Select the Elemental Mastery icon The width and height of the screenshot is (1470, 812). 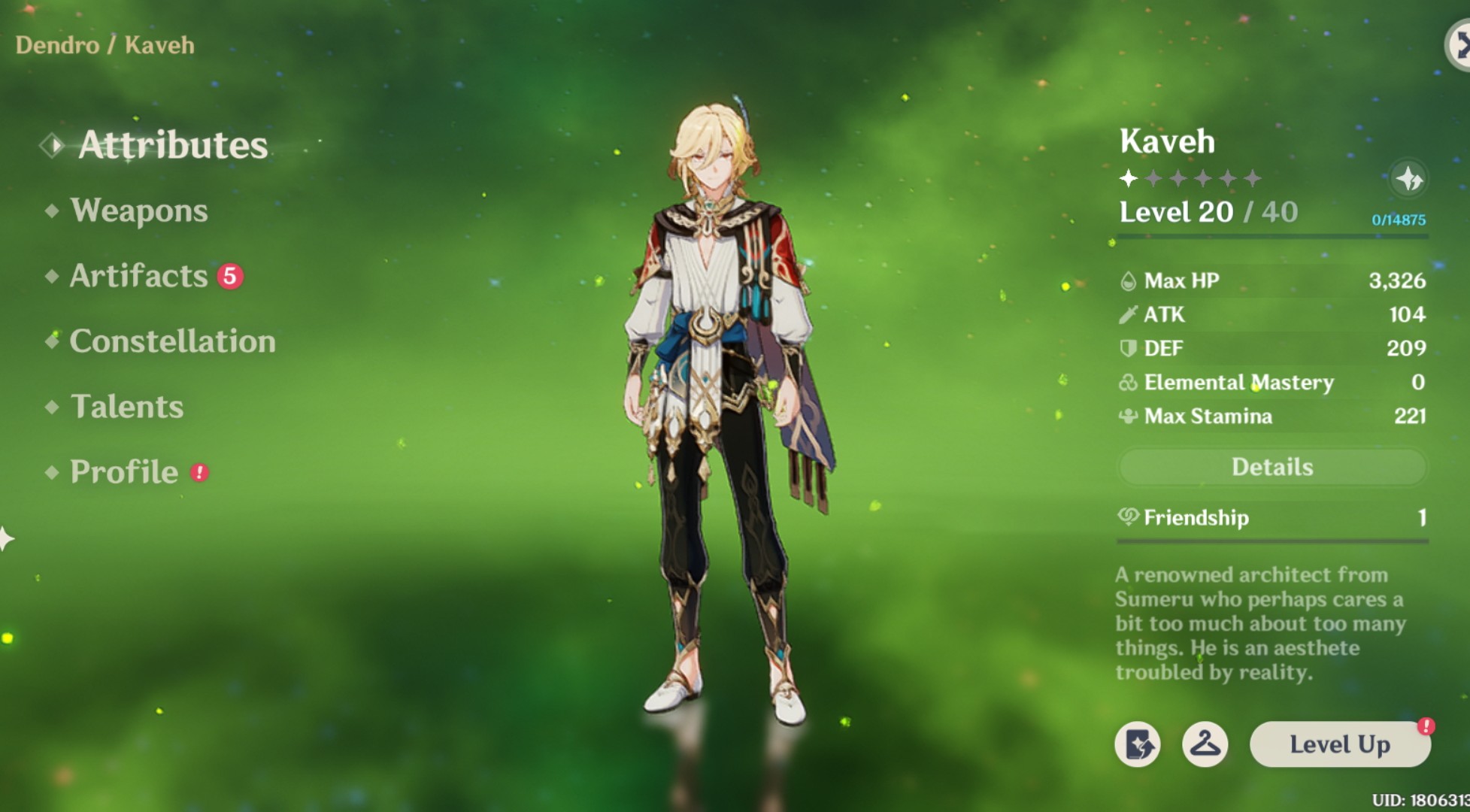point(1127,383)
